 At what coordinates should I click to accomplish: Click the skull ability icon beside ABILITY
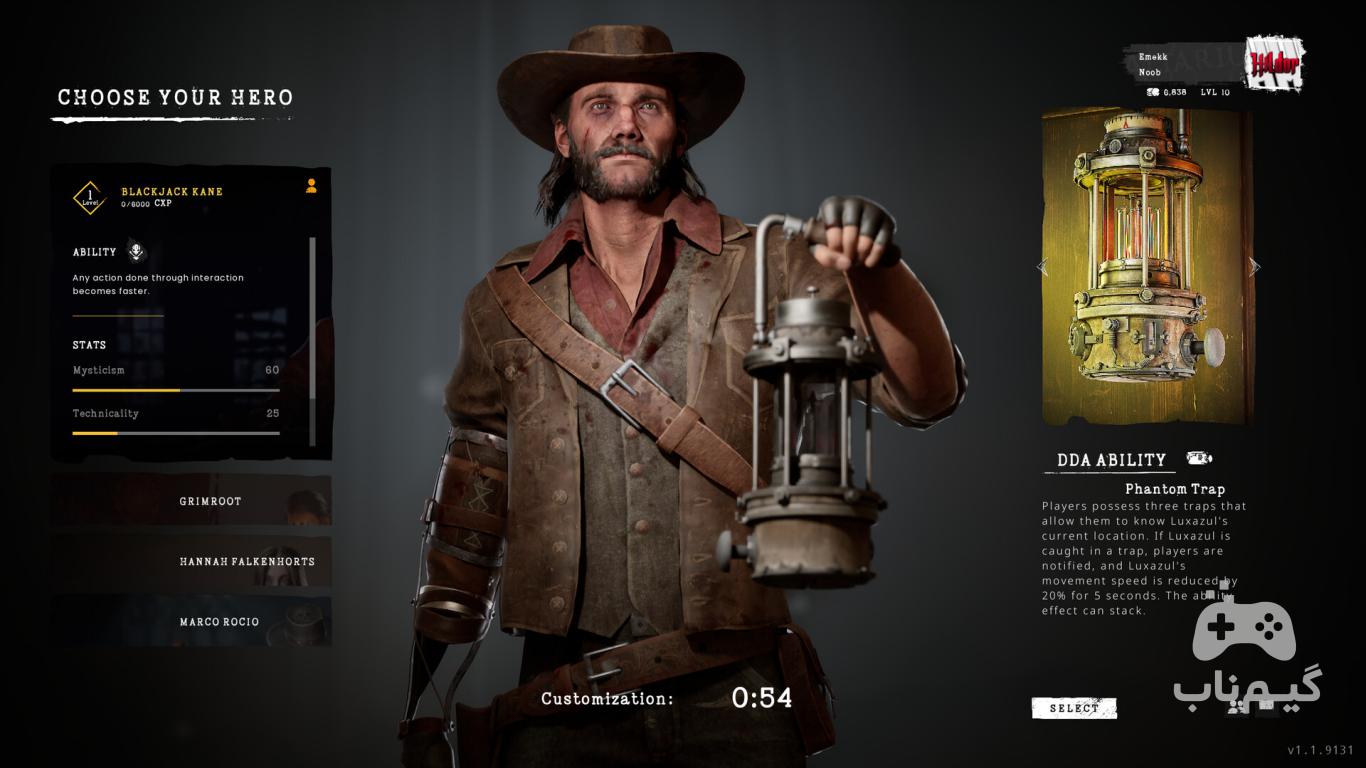coord(137,252)
